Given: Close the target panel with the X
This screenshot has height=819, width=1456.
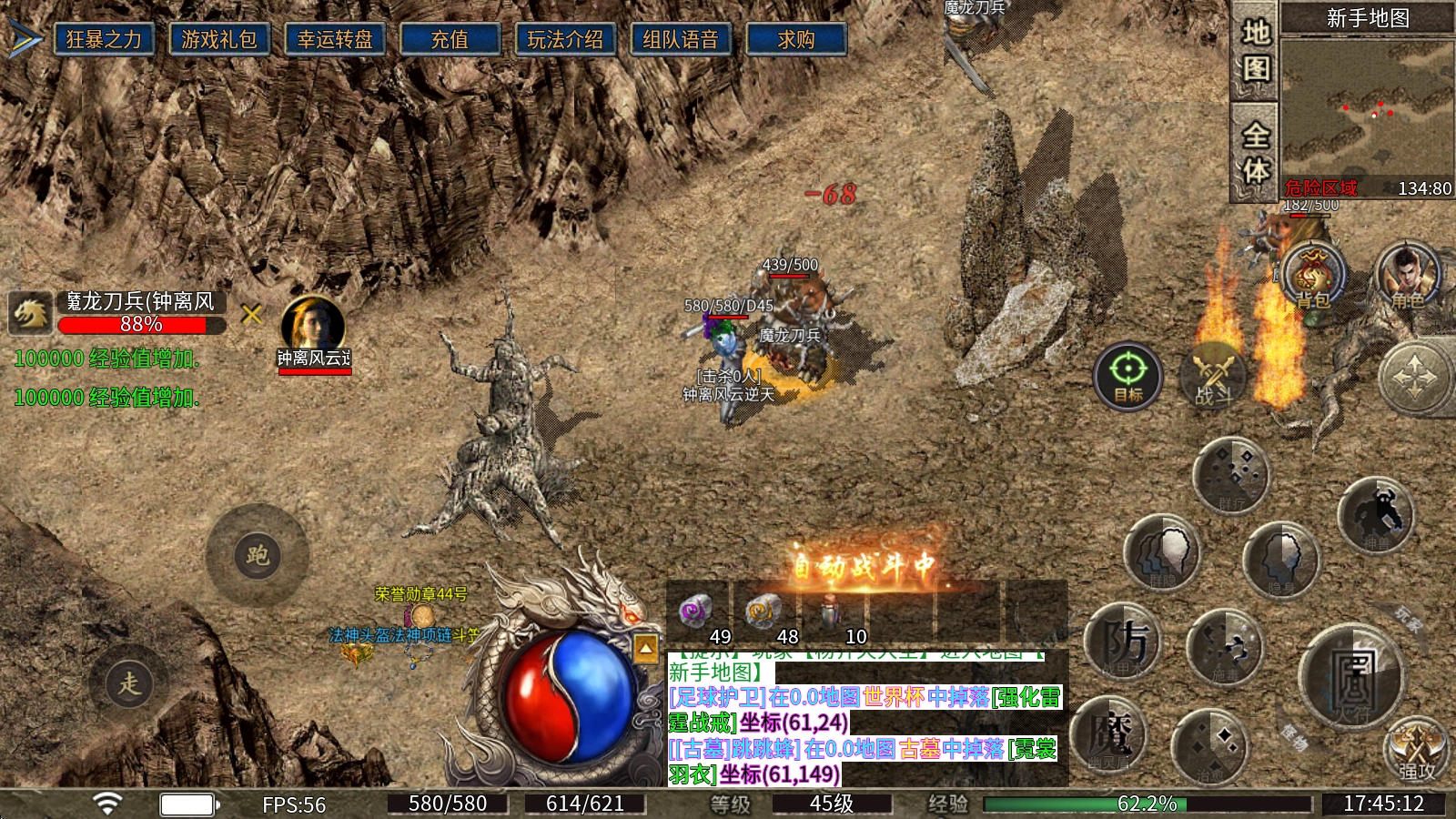Looking at the screenshot, I should [252, 315].
